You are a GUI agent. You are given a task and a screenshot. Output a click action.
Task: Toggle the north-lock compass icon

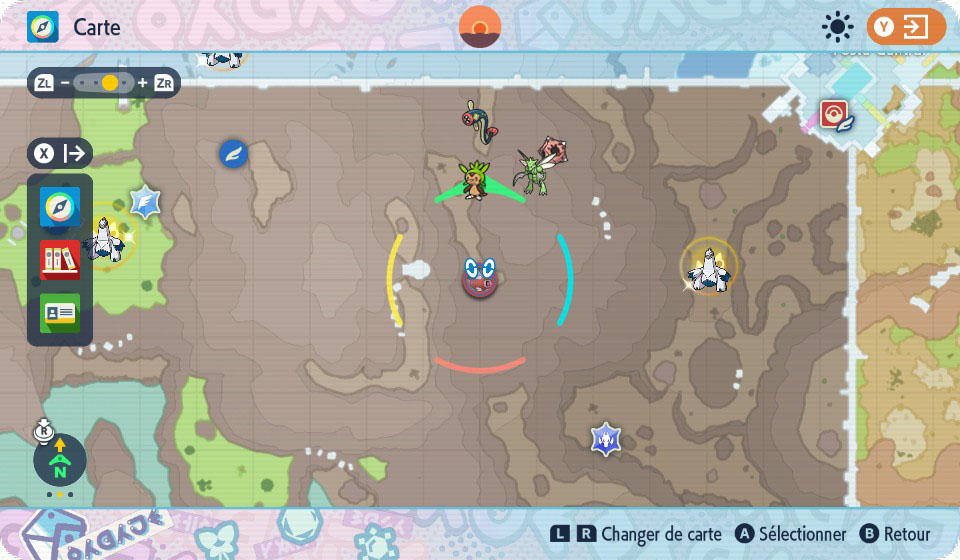59,460
